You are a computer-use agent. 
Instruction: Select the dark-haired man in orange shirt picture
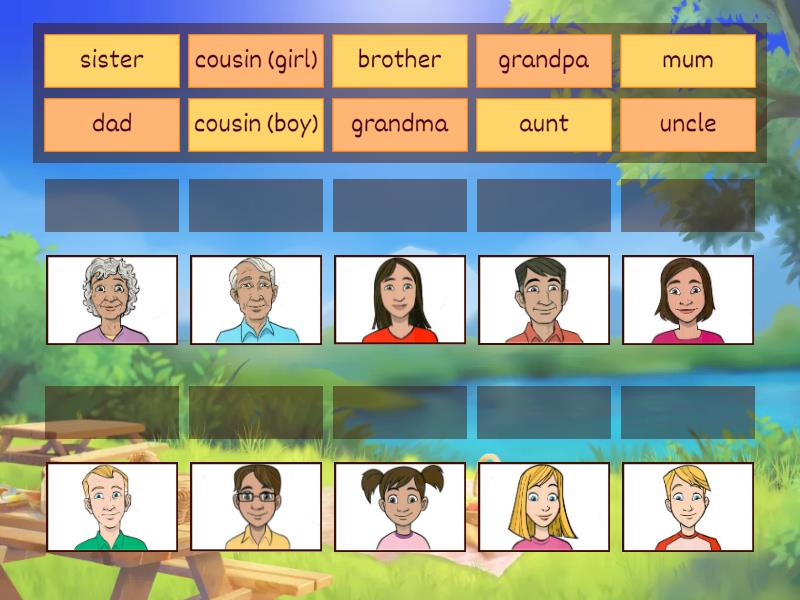(544, 300)
